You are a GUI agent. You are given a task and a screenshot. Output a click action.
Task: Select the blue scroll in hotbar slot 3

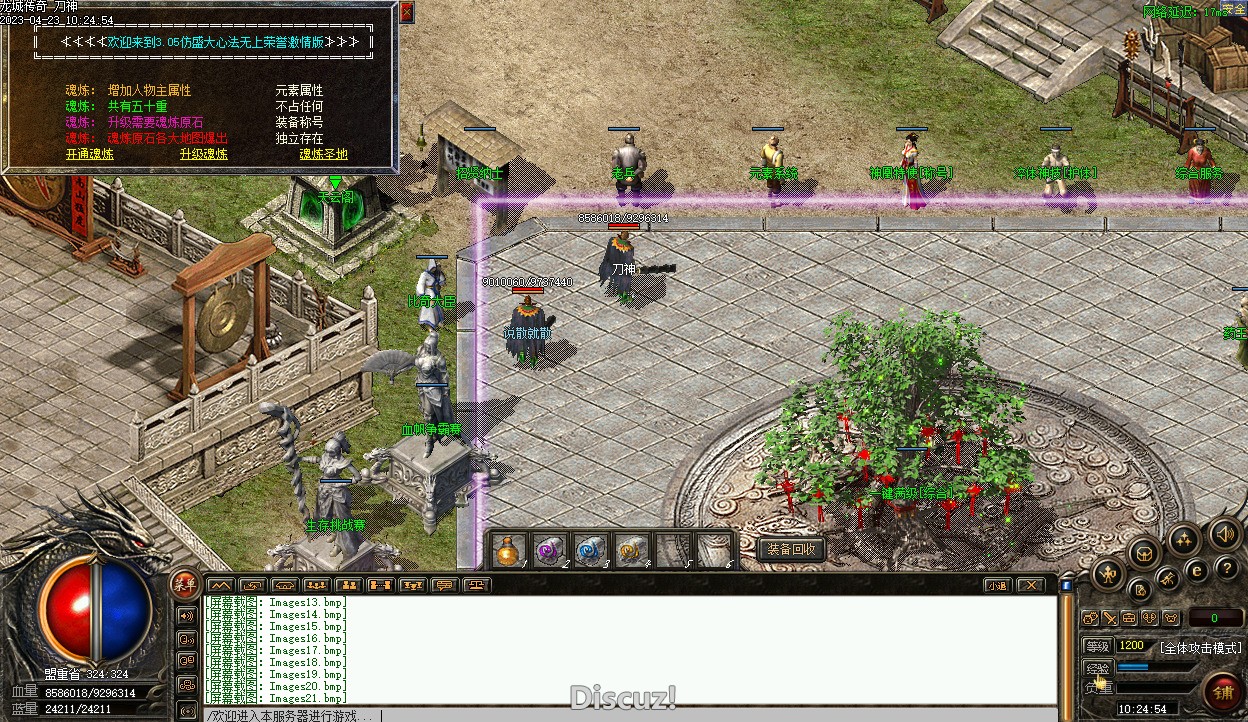pyautogui.click(x=590, y=549)
